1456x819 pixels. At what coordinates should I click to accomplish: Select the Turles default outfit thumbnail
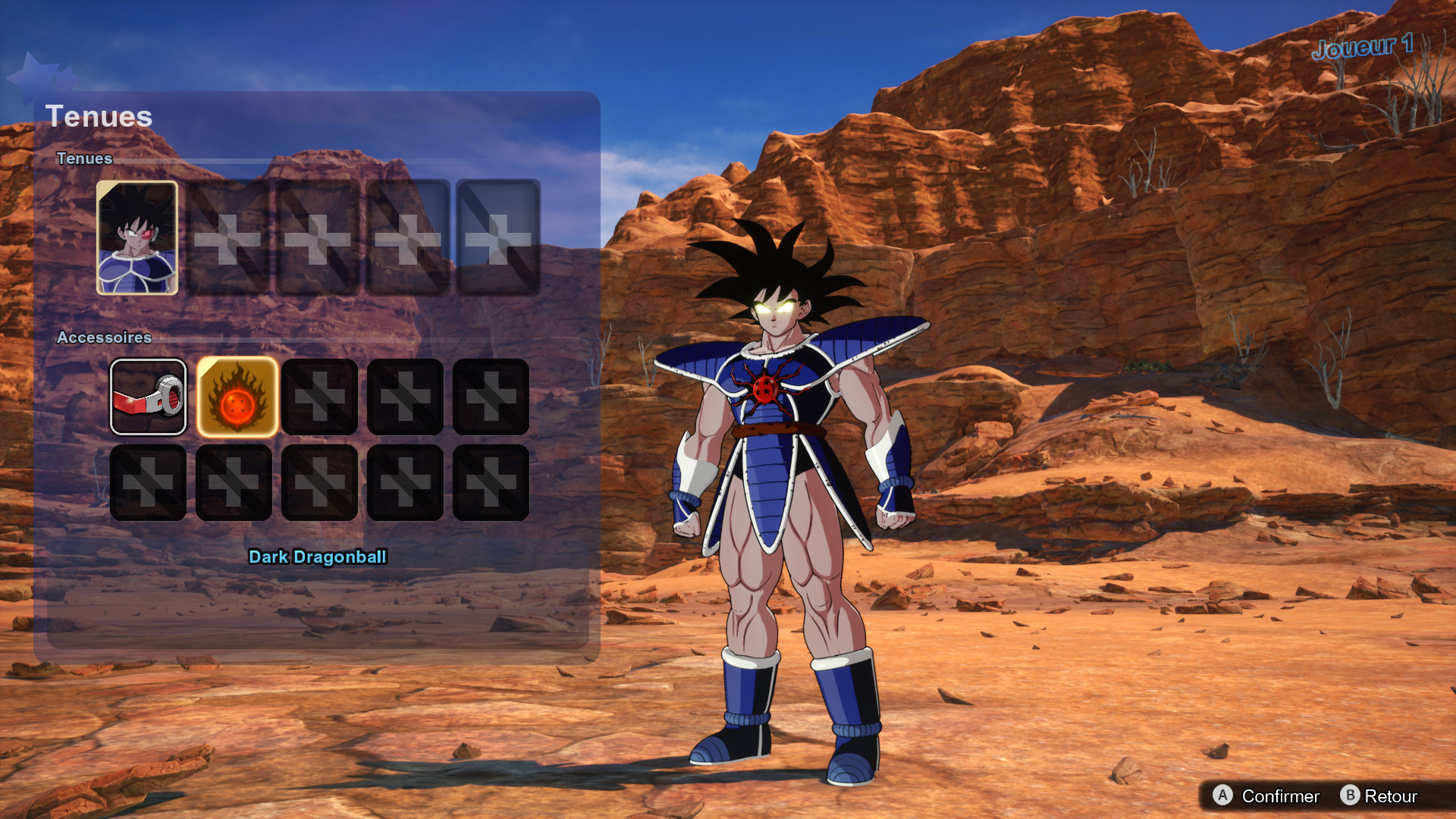(x=137, y=236)
